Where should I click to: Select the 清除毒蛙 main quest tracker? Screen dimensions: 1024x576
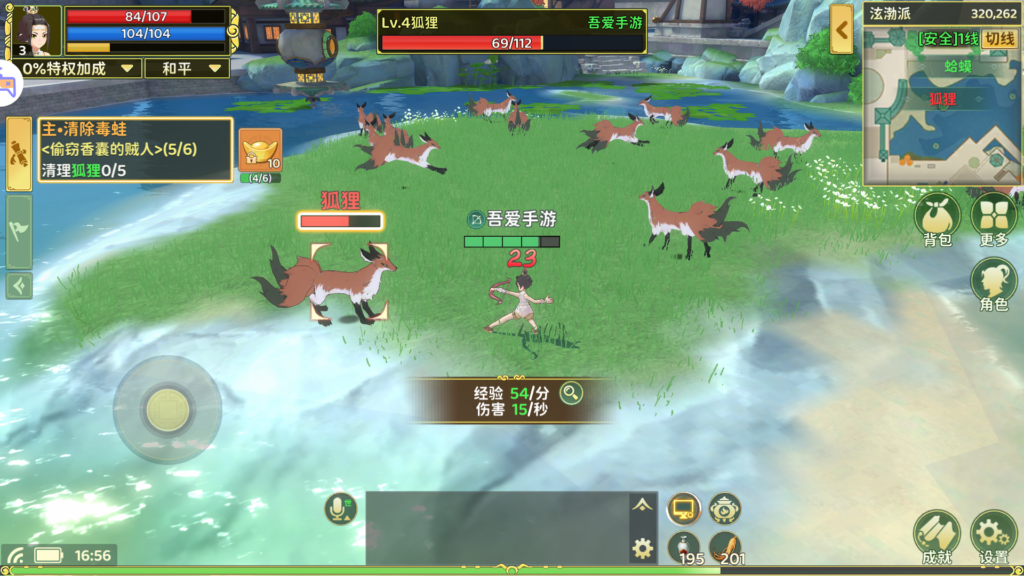tap(133, 149)
